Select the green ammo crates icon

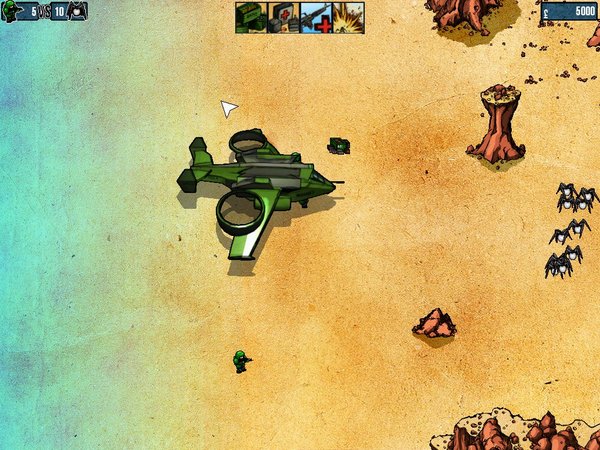pyautogui.click(x=251, y=18)
